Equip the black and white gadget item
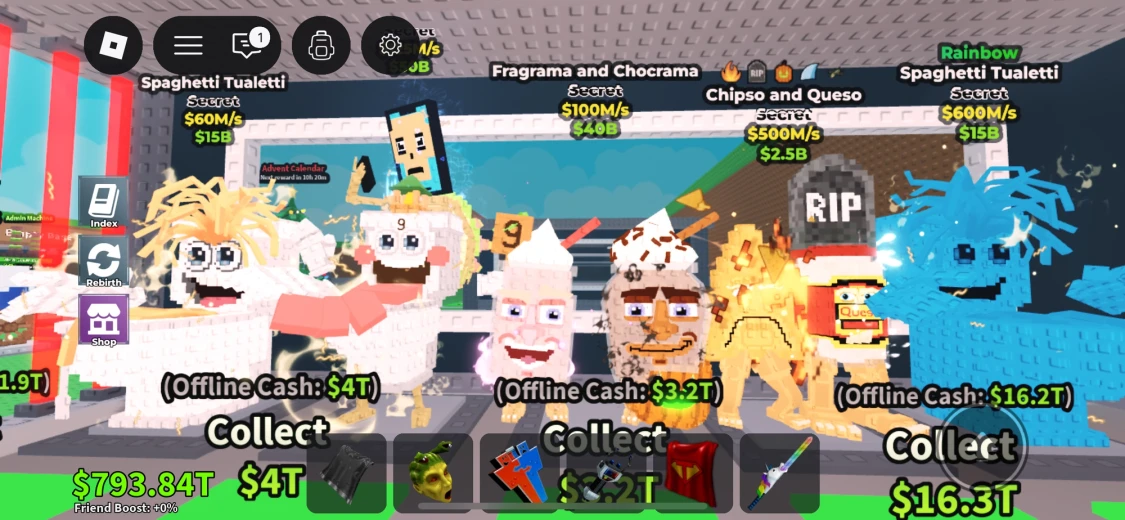 pyautogui.click(x=606, y=473)
